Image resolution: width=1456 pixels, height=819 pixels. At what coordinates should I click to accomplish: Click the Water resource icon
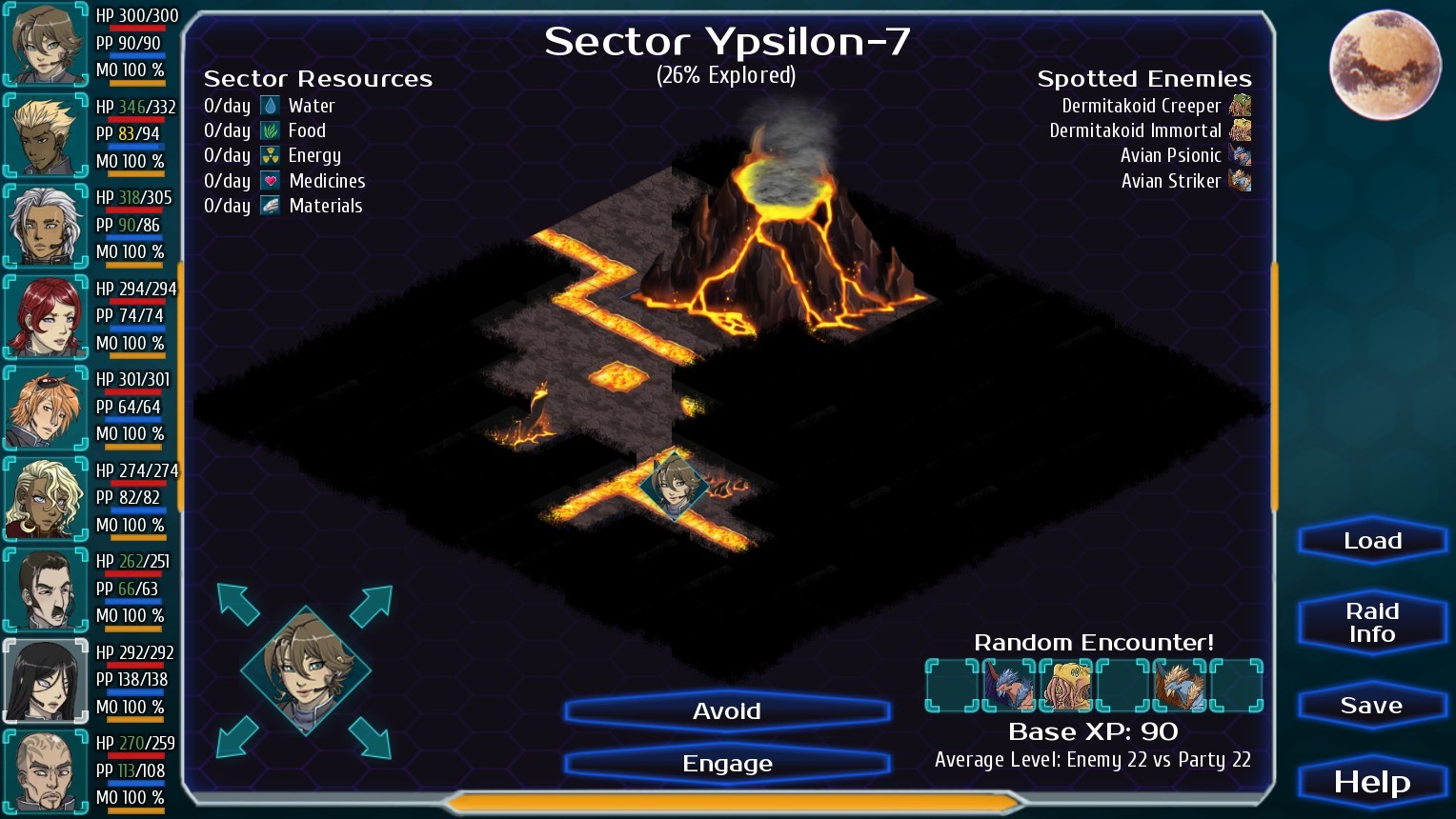[x=272, y=106]
